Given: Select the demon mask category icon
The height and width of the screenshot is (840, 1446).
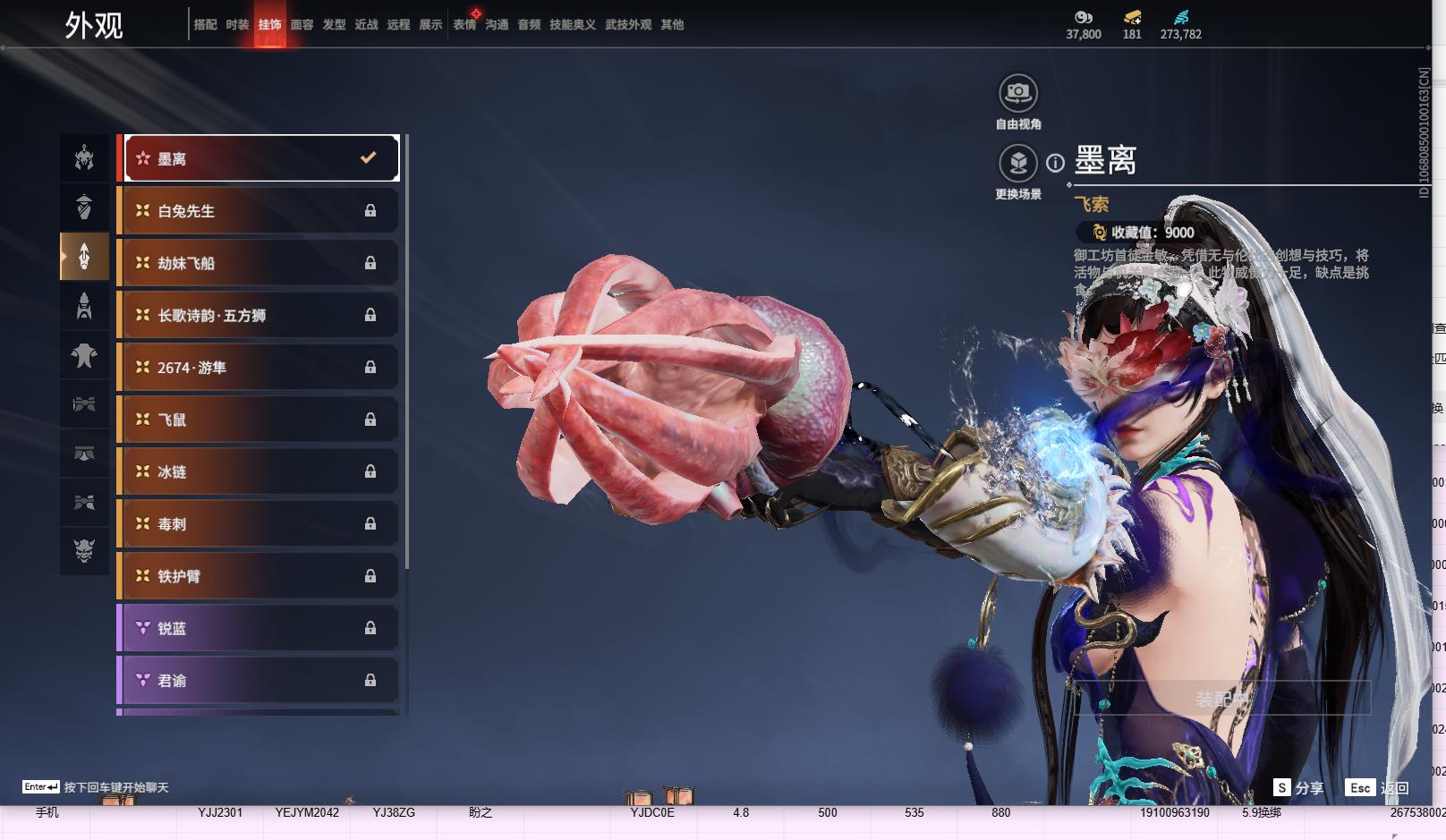Looking at the screenshot, I should pyautogui.click(x=84, y=550).
